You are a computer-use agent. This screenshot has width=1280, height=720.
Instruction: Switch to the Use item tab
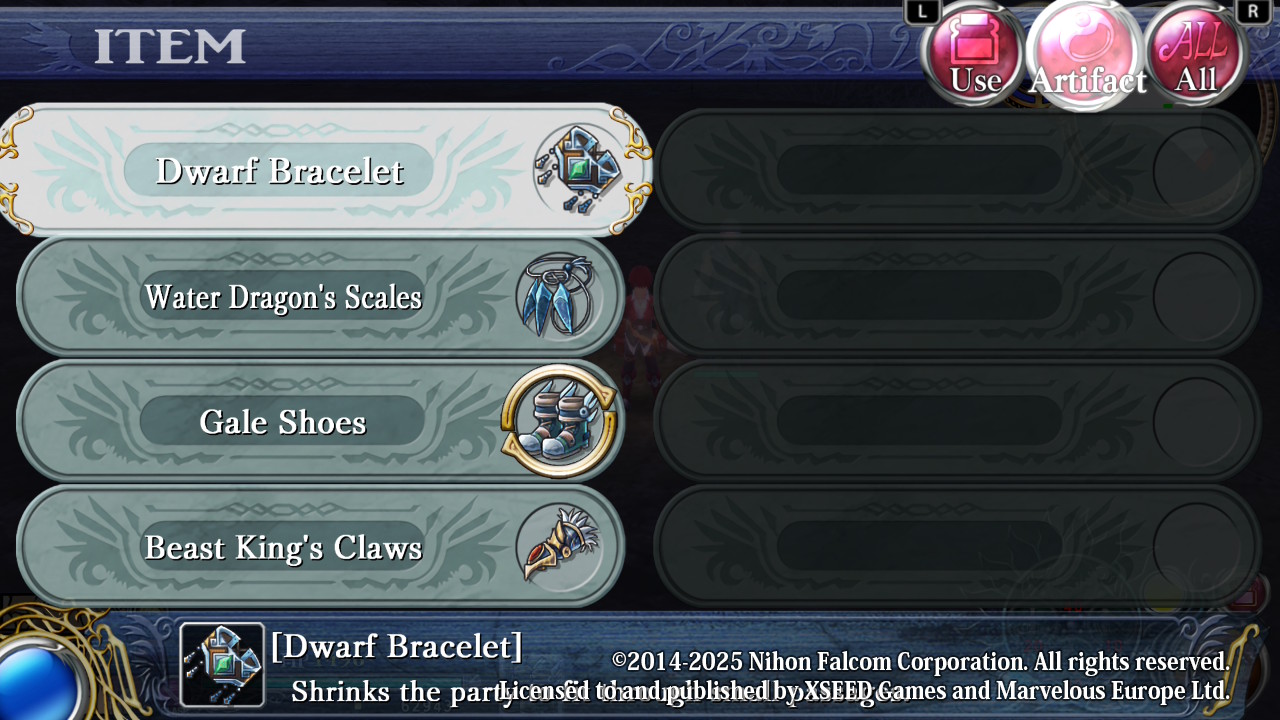974,54
